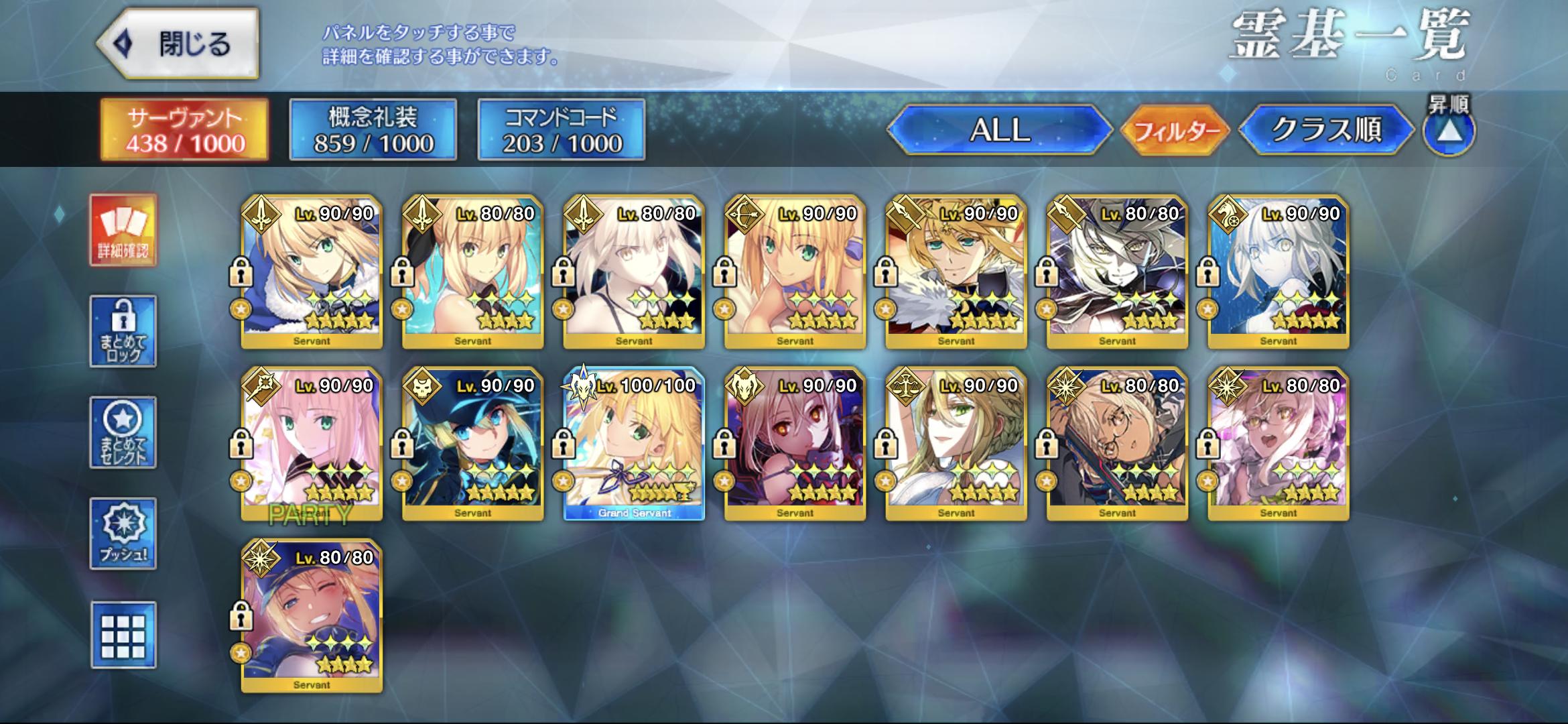Close the card list with 閉じる

(178, 44)
